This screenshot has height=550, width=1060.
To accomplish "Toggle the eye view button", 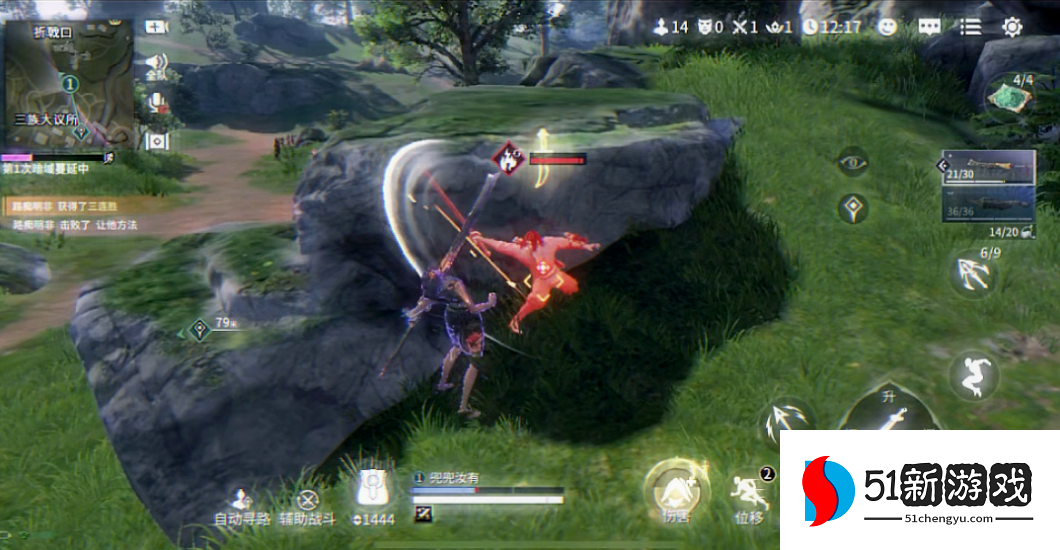I will coord(852,161).
